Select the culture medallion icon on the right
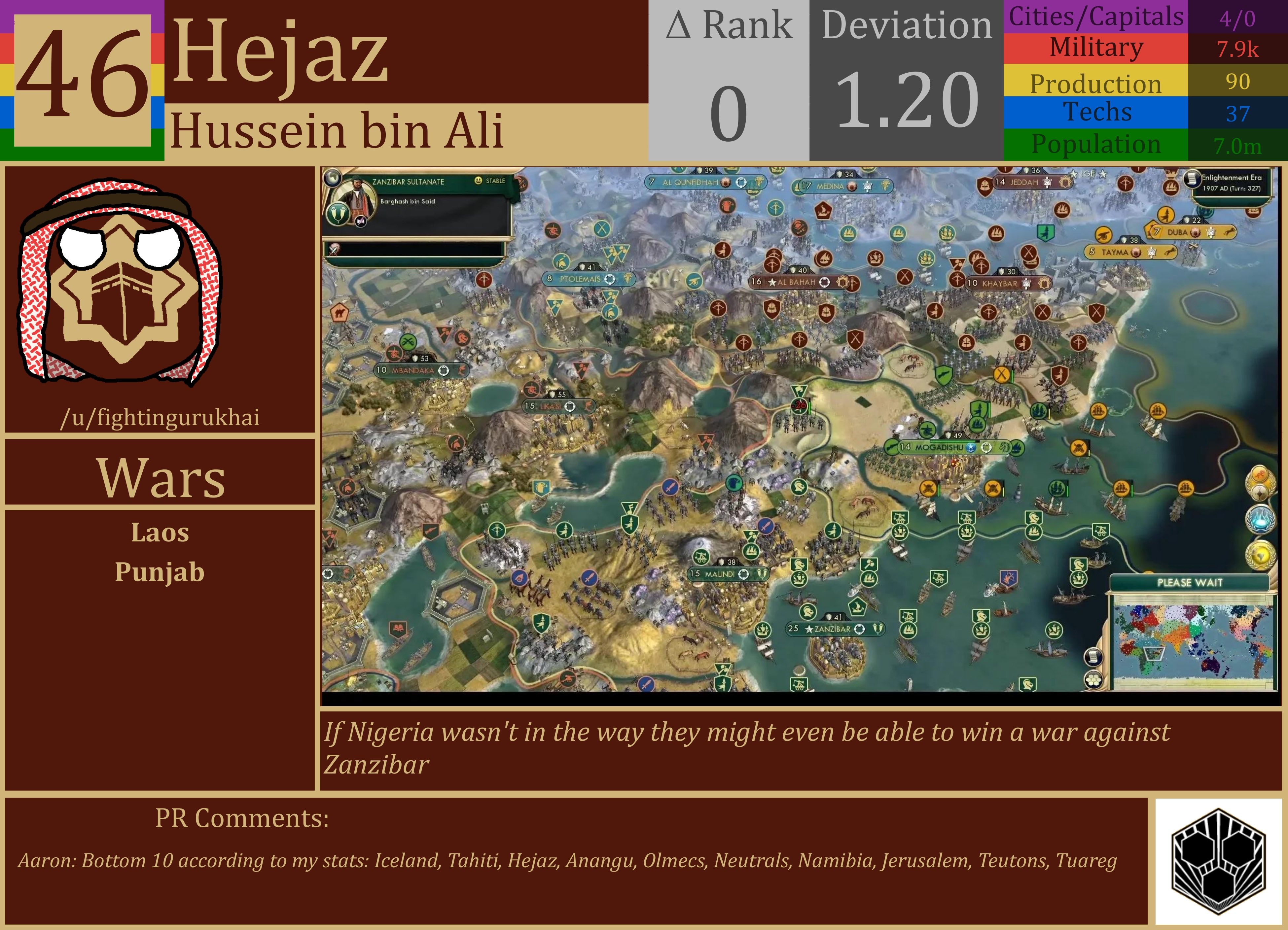Image resolution: width=1288 pixels, height=930 pixels. [x=1259, y=475]
